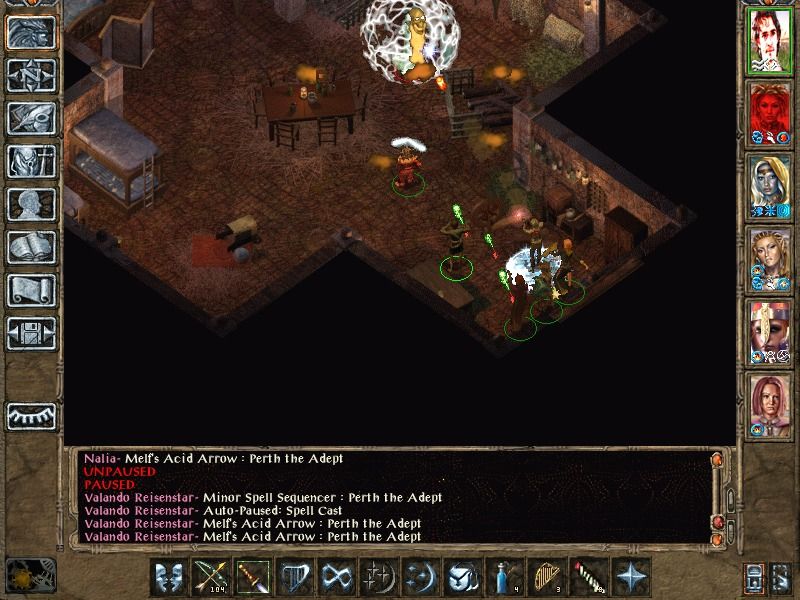
Task: Activate the bard song harp button
Action: pos(294,577)
